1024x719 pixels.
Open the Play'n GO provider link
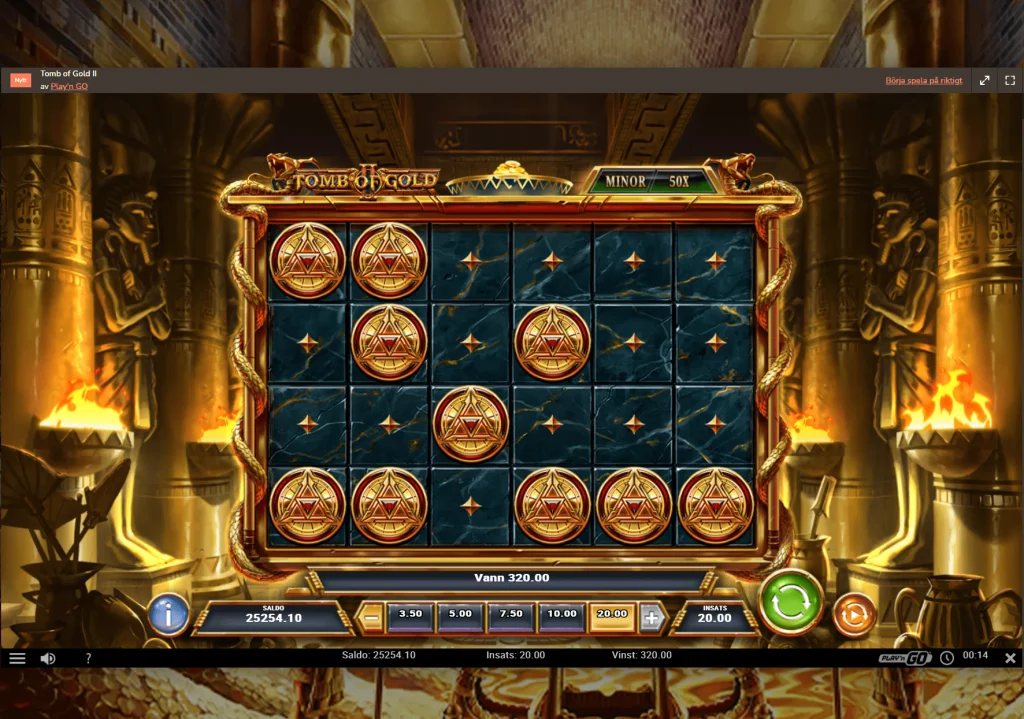click(x=69, y=86)
